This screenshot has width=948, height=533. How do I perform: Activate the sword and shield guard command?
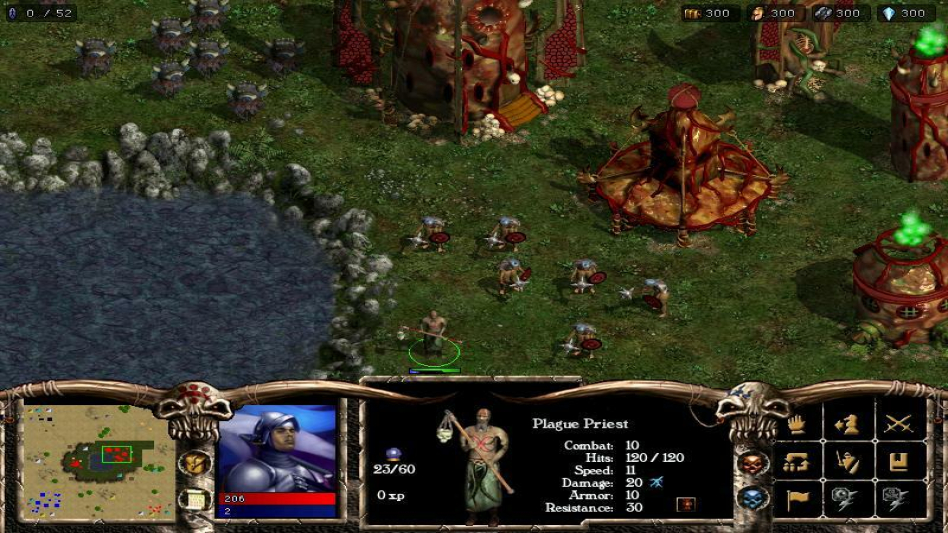click(847, 461)
